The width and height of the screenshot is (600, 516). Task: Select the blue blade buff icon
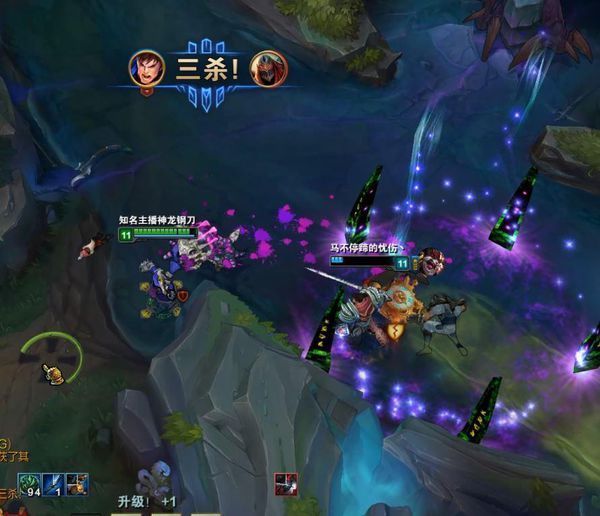click(x=53, y=484)
